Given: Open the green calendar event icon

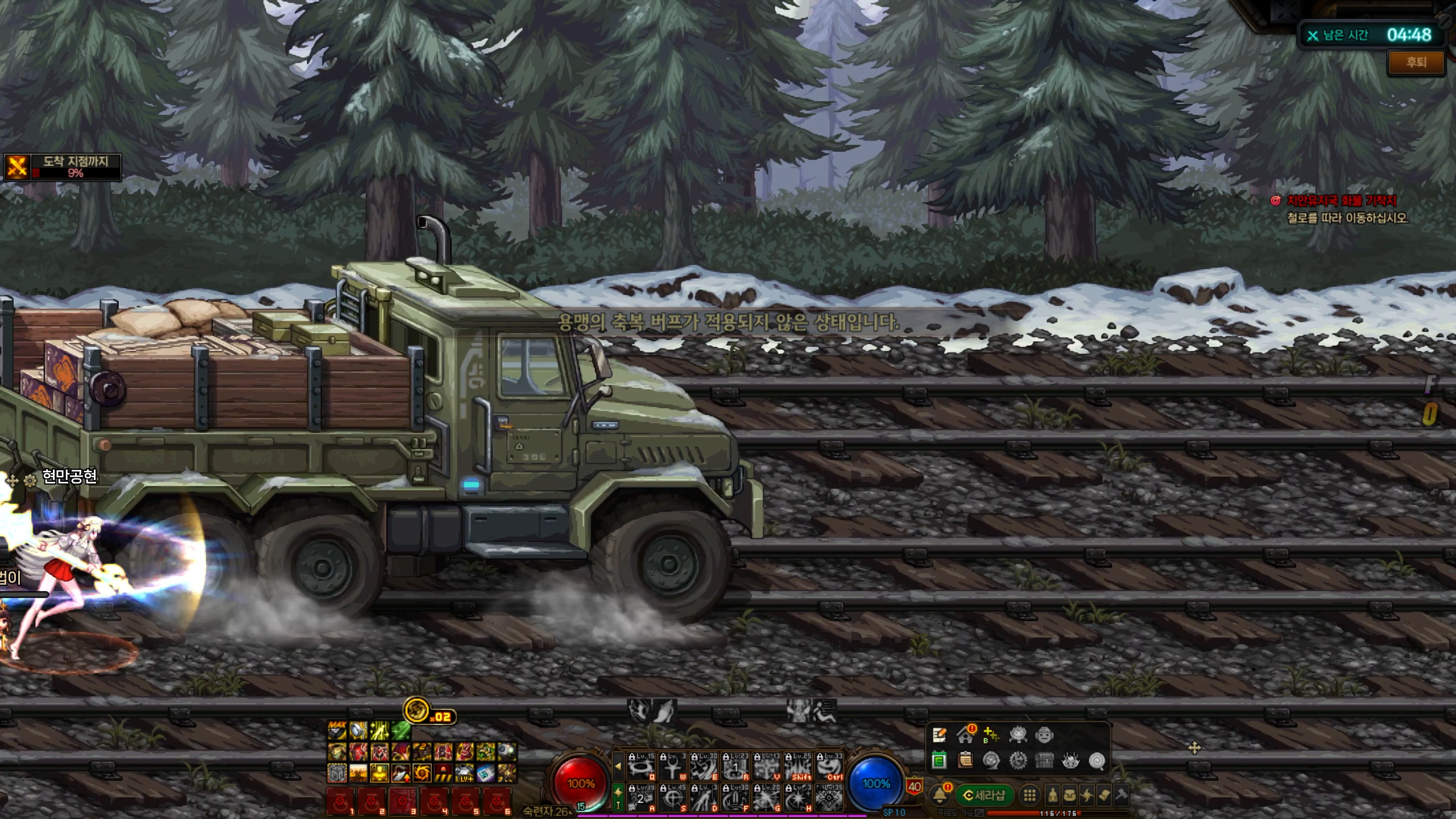Looking at the screenshot, I should pos(940,760).
